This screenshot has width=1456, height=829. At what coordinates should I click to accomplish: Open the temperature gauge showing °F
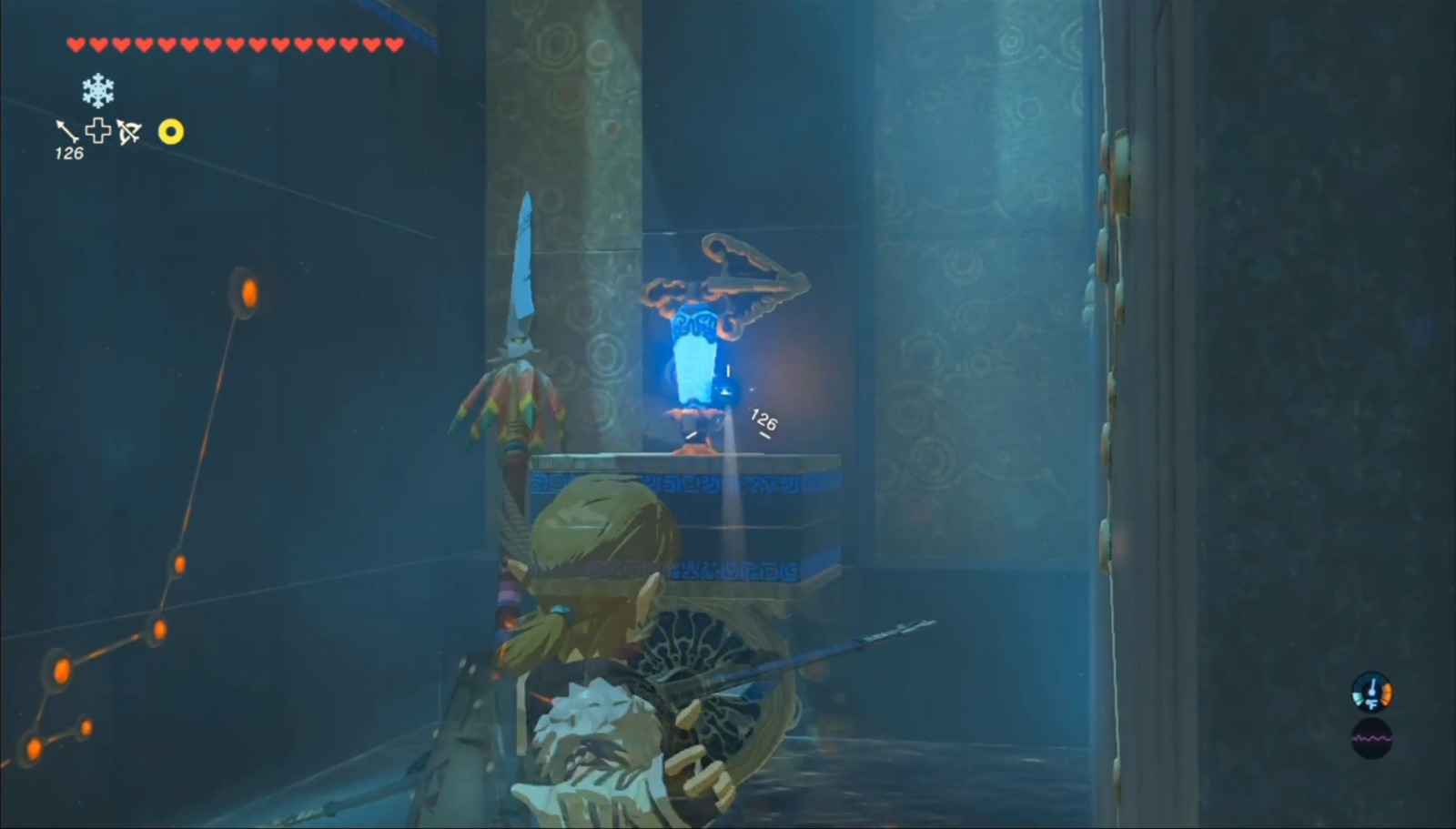point(1371,692)
